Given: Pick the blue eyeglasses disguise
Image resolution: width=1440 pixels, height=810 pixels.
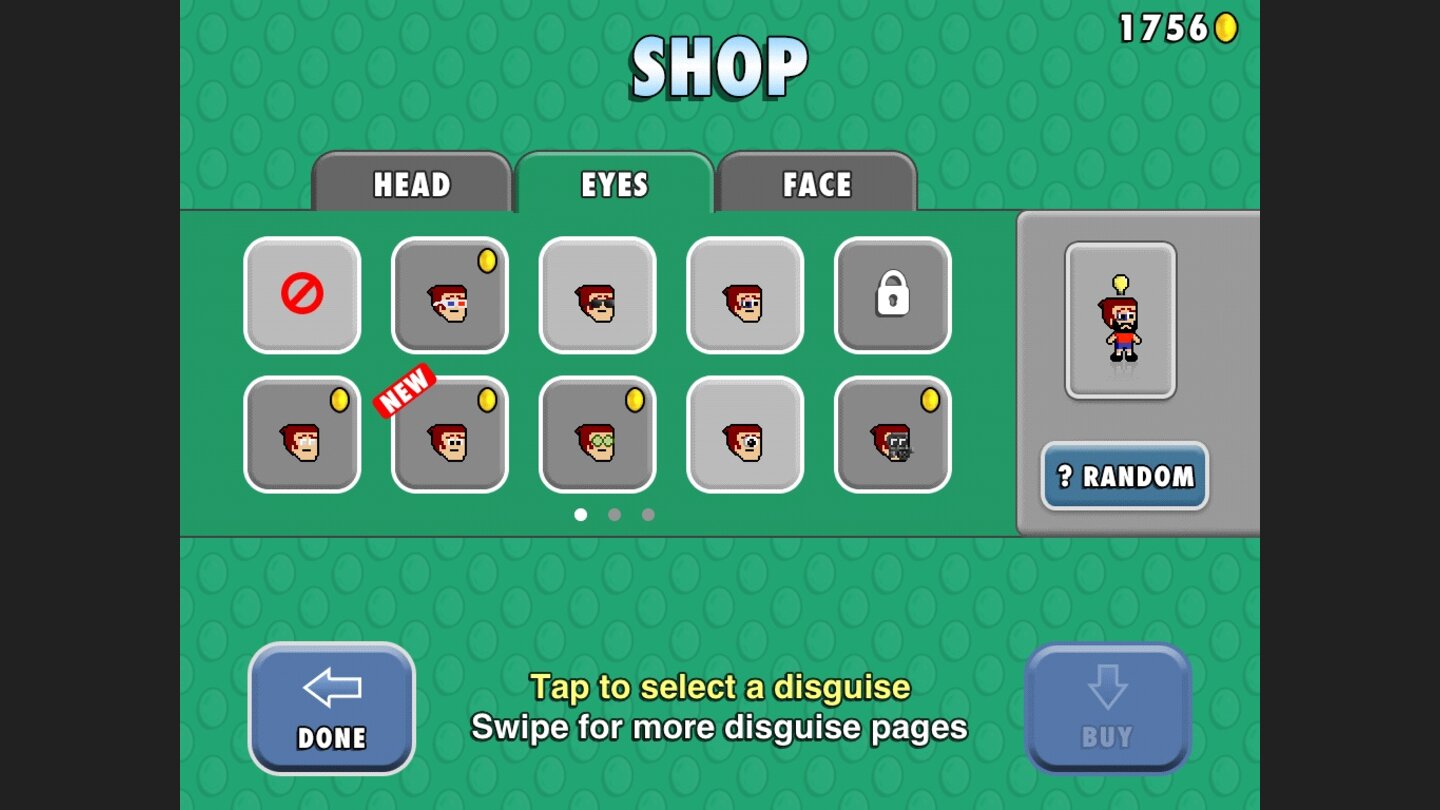Looking at the screenshot, I should coord(745,296).
